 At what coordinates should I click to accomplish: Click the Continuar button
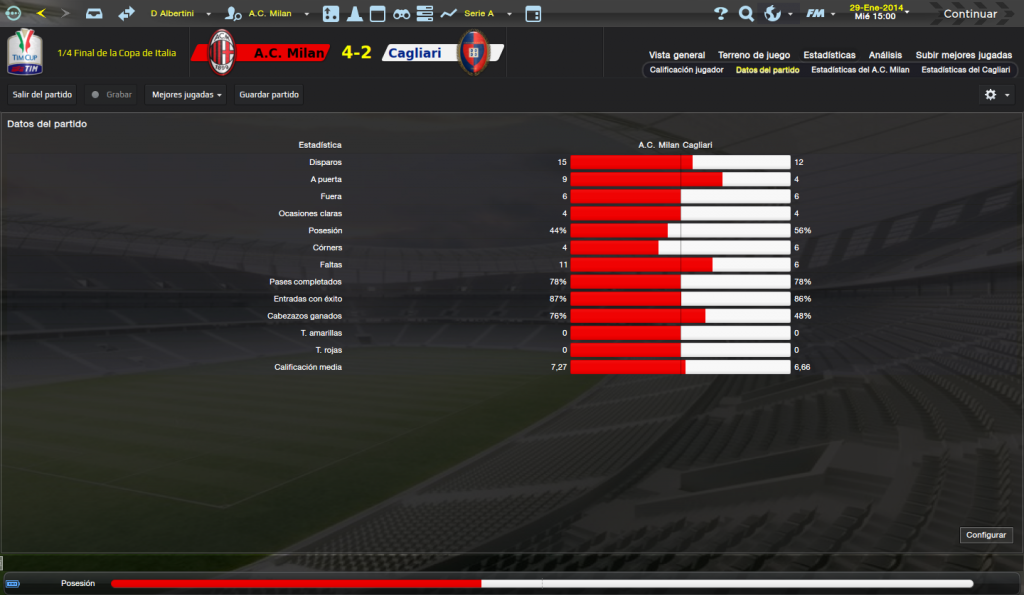969,14
